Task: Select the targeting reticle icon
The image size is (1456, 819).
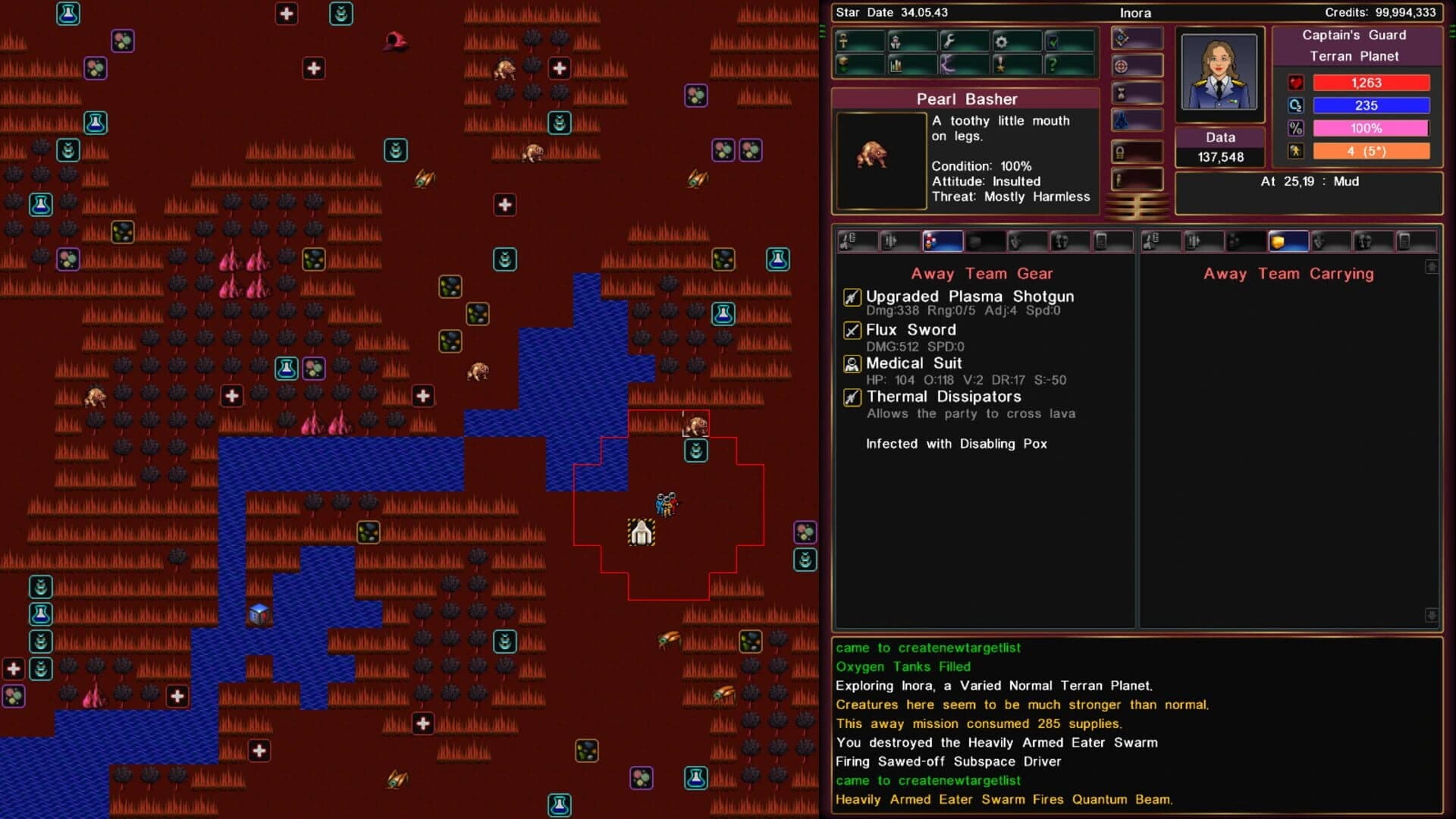Action: [1122, 64]
